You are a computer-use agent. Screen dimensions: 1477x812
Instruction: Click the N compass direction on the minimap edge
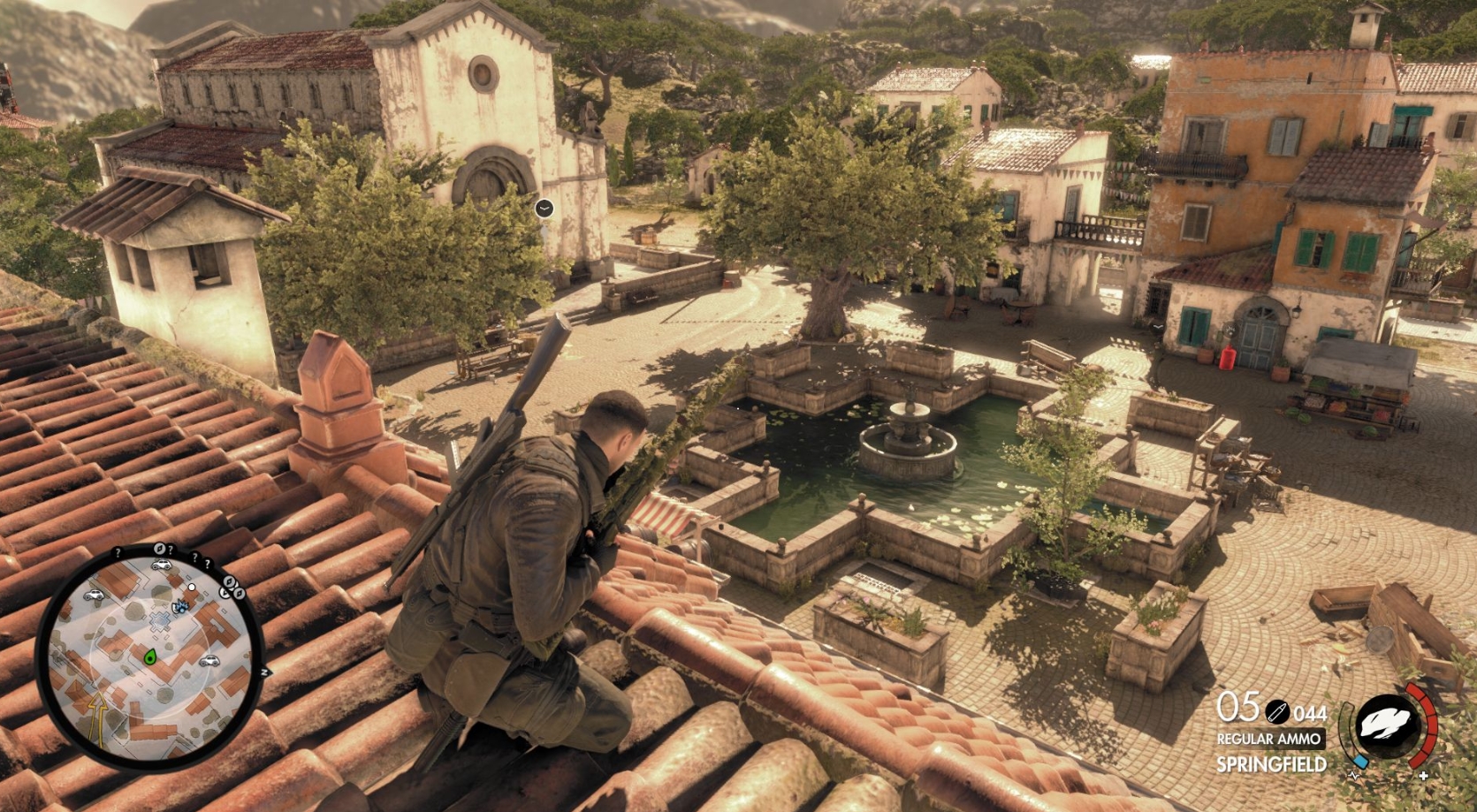(265, 671)
